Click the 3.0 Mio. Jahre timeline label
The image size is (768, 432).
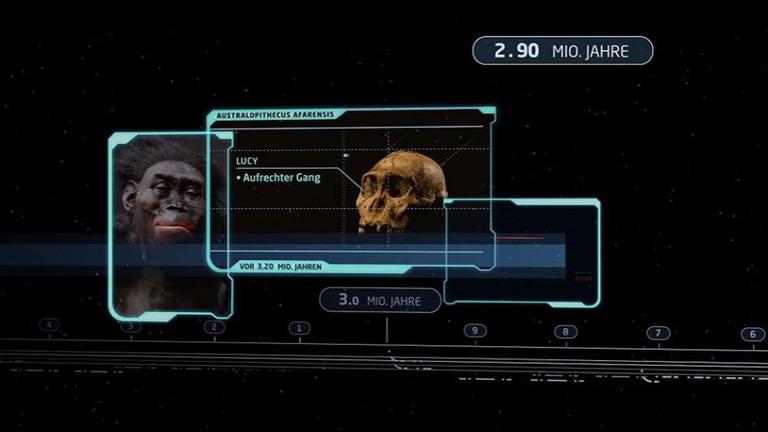point(380,299)
